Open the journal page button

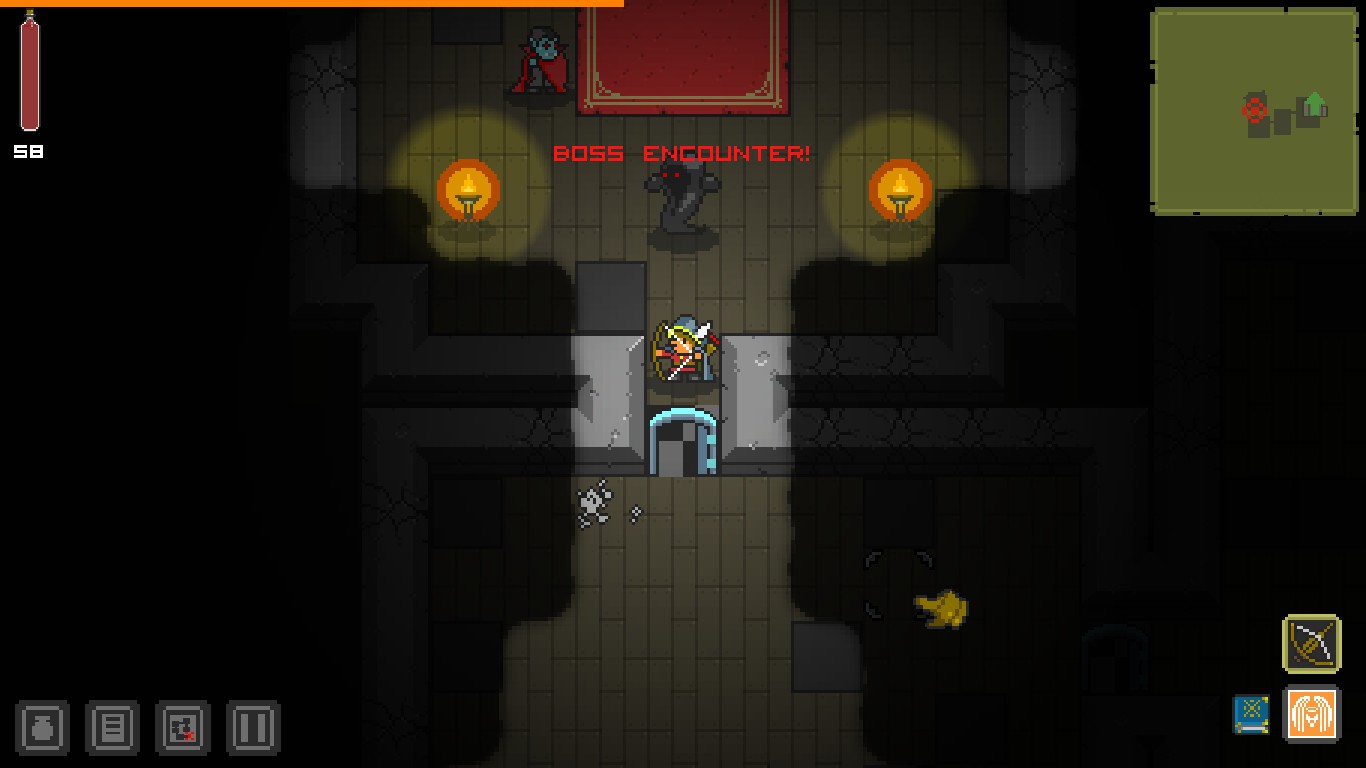(112, 727)
